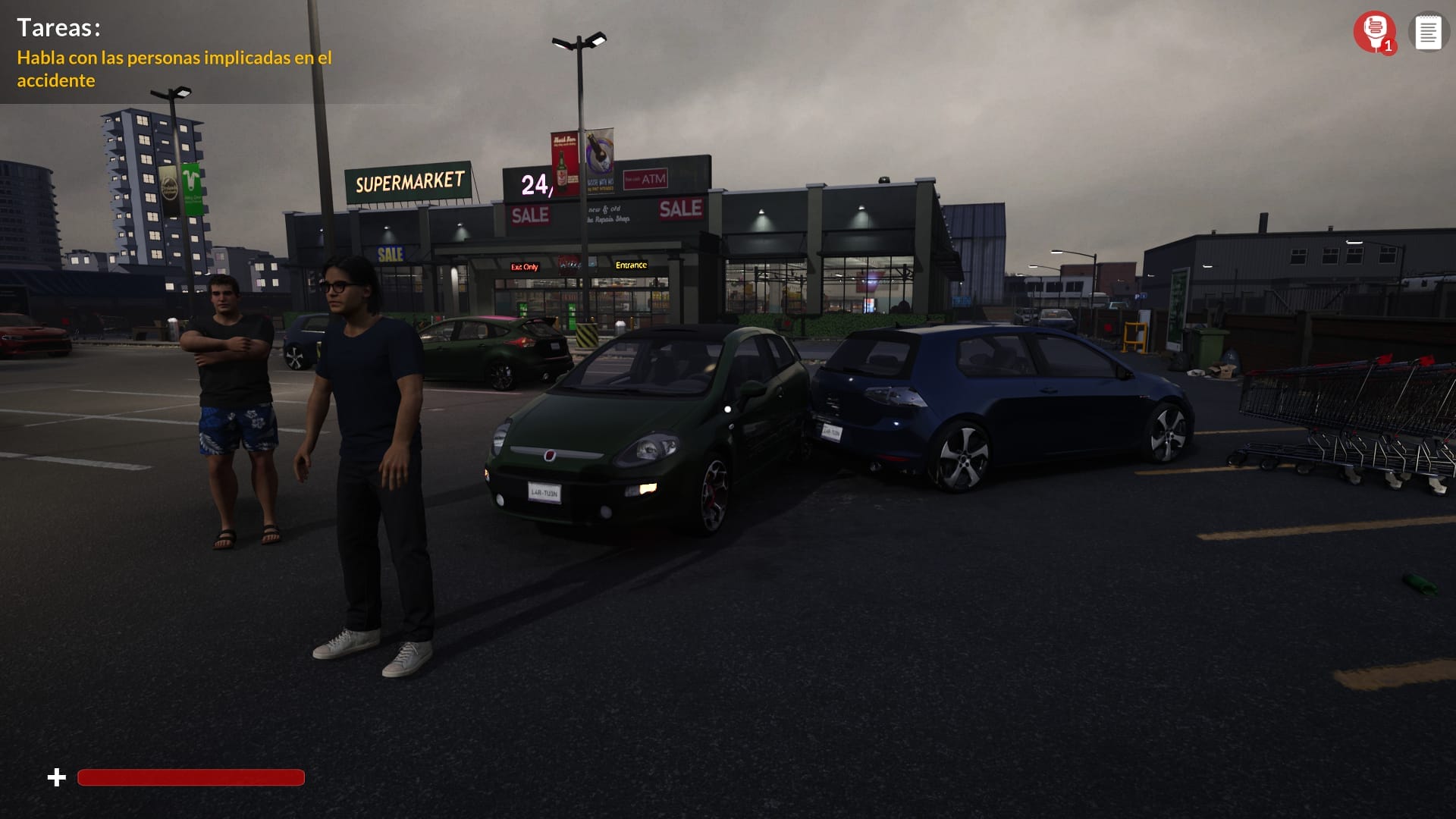Open the red police radio icon
1456x819 pixels.
click(x=1374, y=32)
